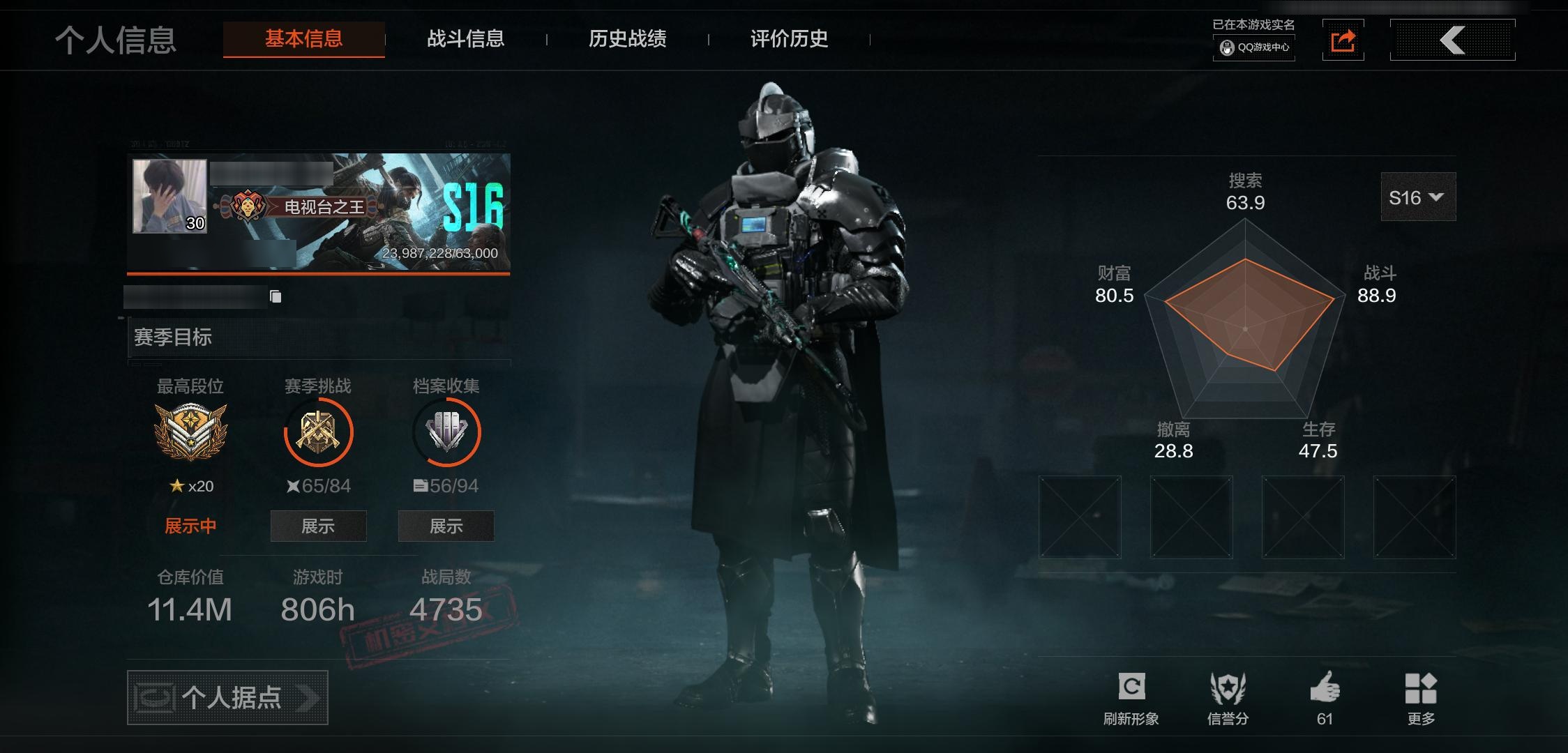Click the QQ游戏中心 badge
This screenshot has height=753, width=1568.
coord(1254,47)
